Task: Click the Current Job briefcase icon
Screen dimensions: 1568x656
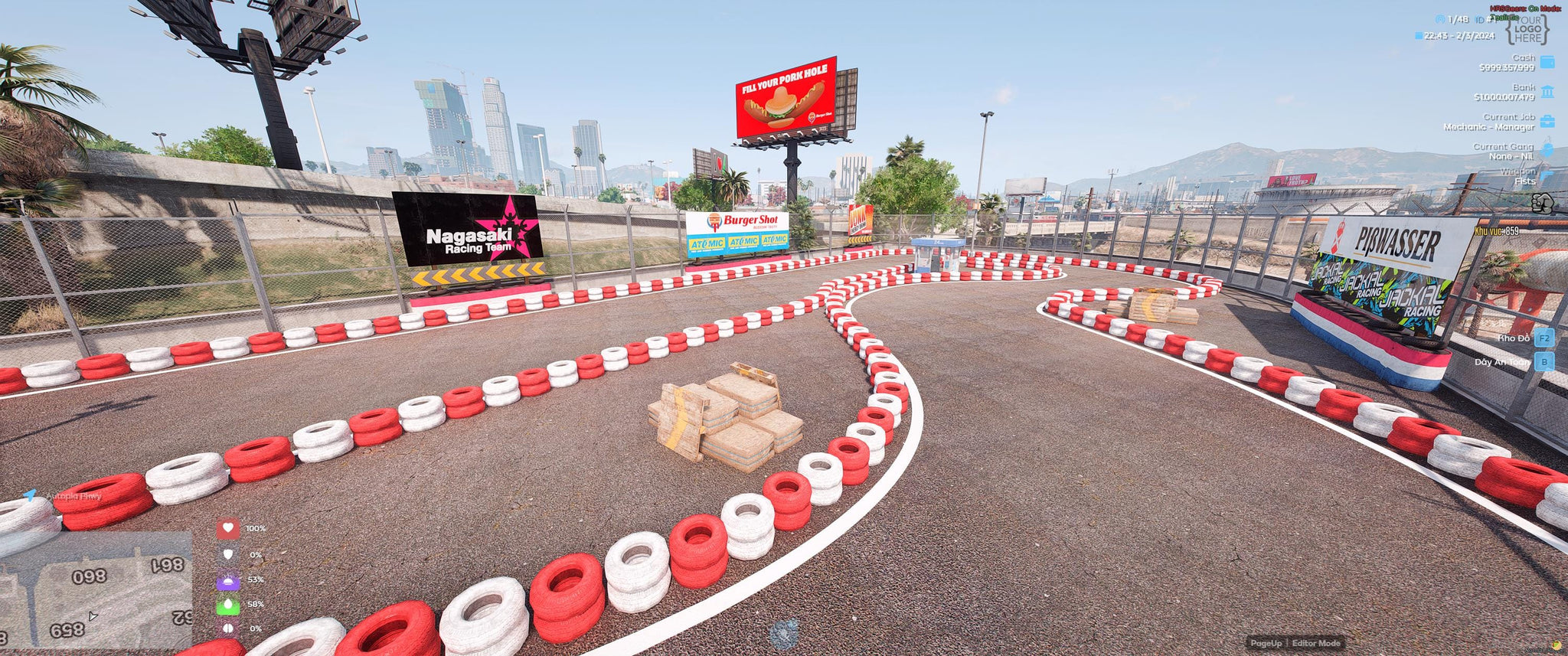Action: tap(1547, 122)
